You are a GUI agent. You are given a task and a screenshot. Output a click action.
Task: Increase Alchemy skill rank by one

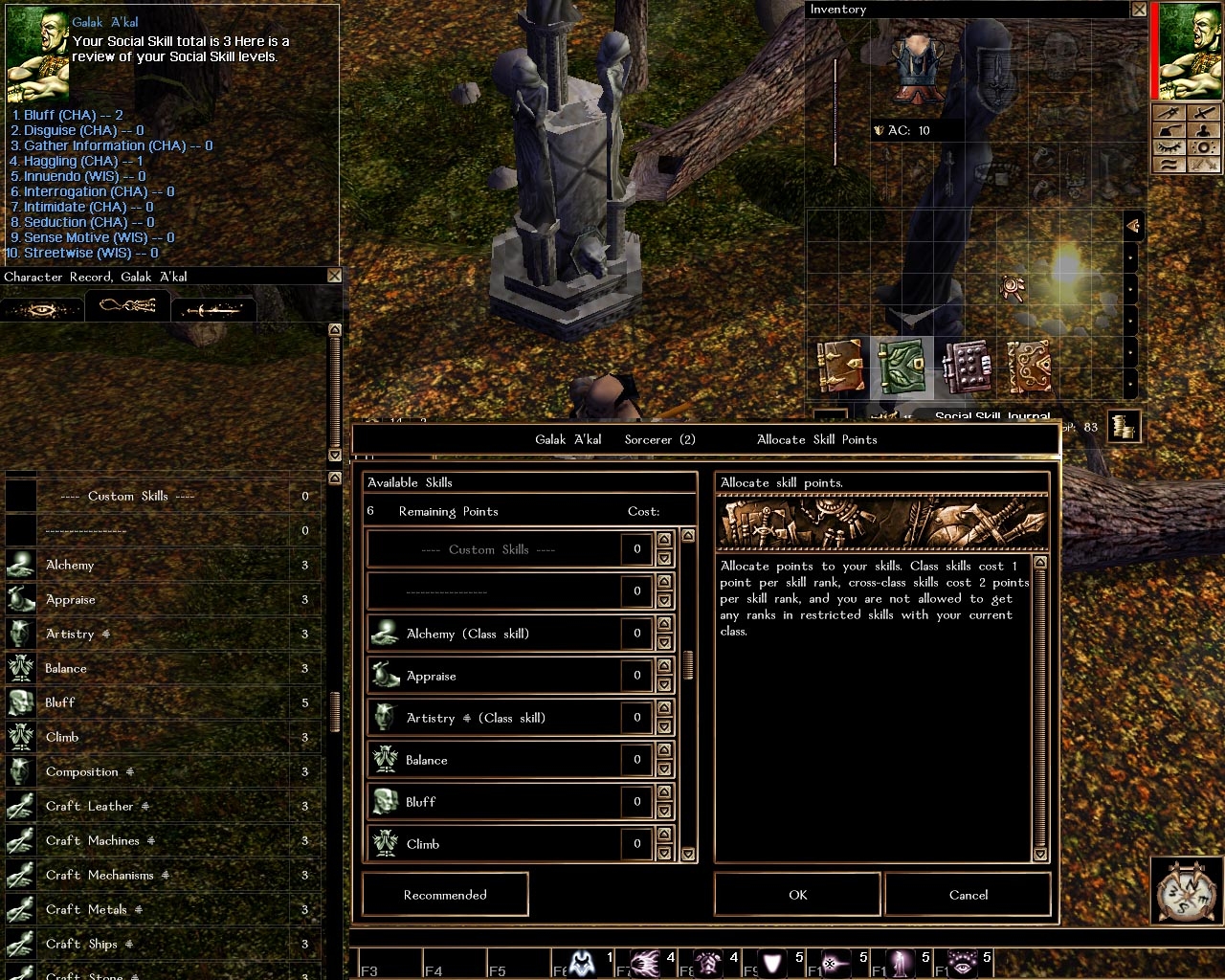[x=664, y=625]
